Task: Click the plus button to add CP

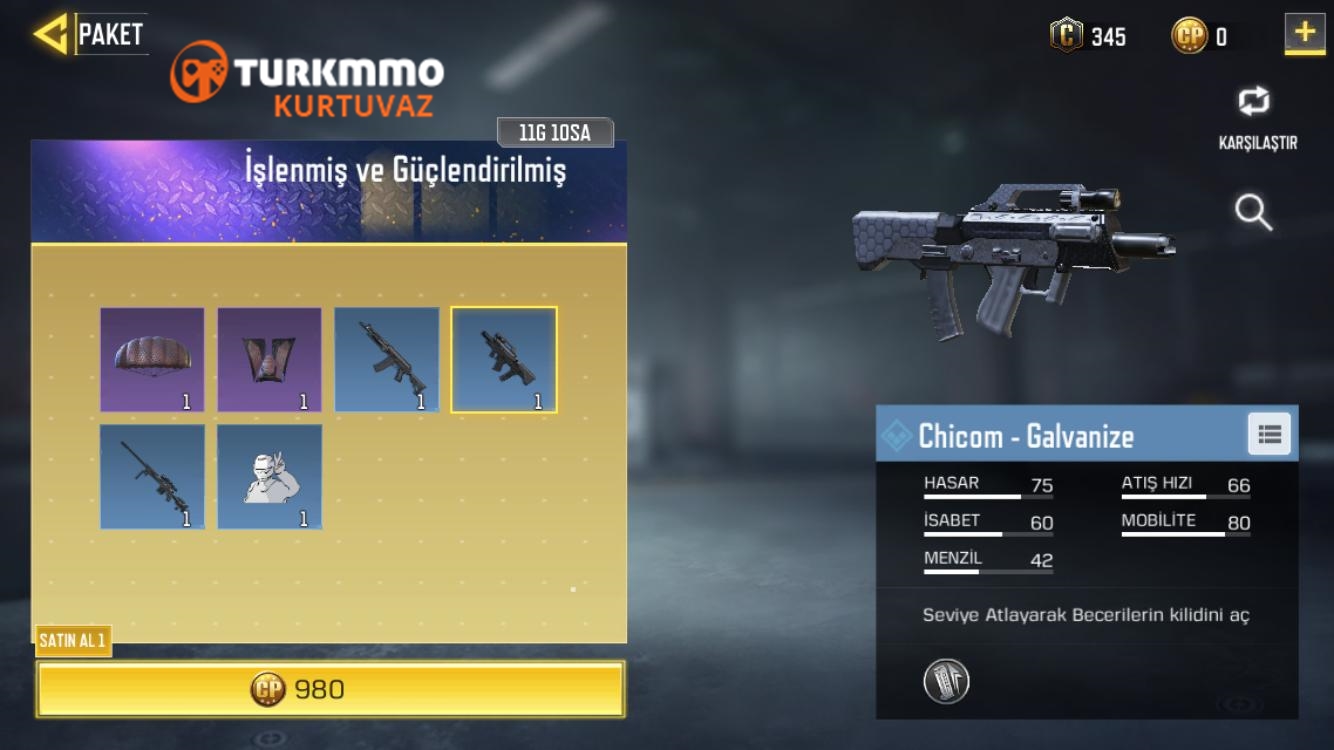Action: pyautogui.click(x=1301, y=31)
